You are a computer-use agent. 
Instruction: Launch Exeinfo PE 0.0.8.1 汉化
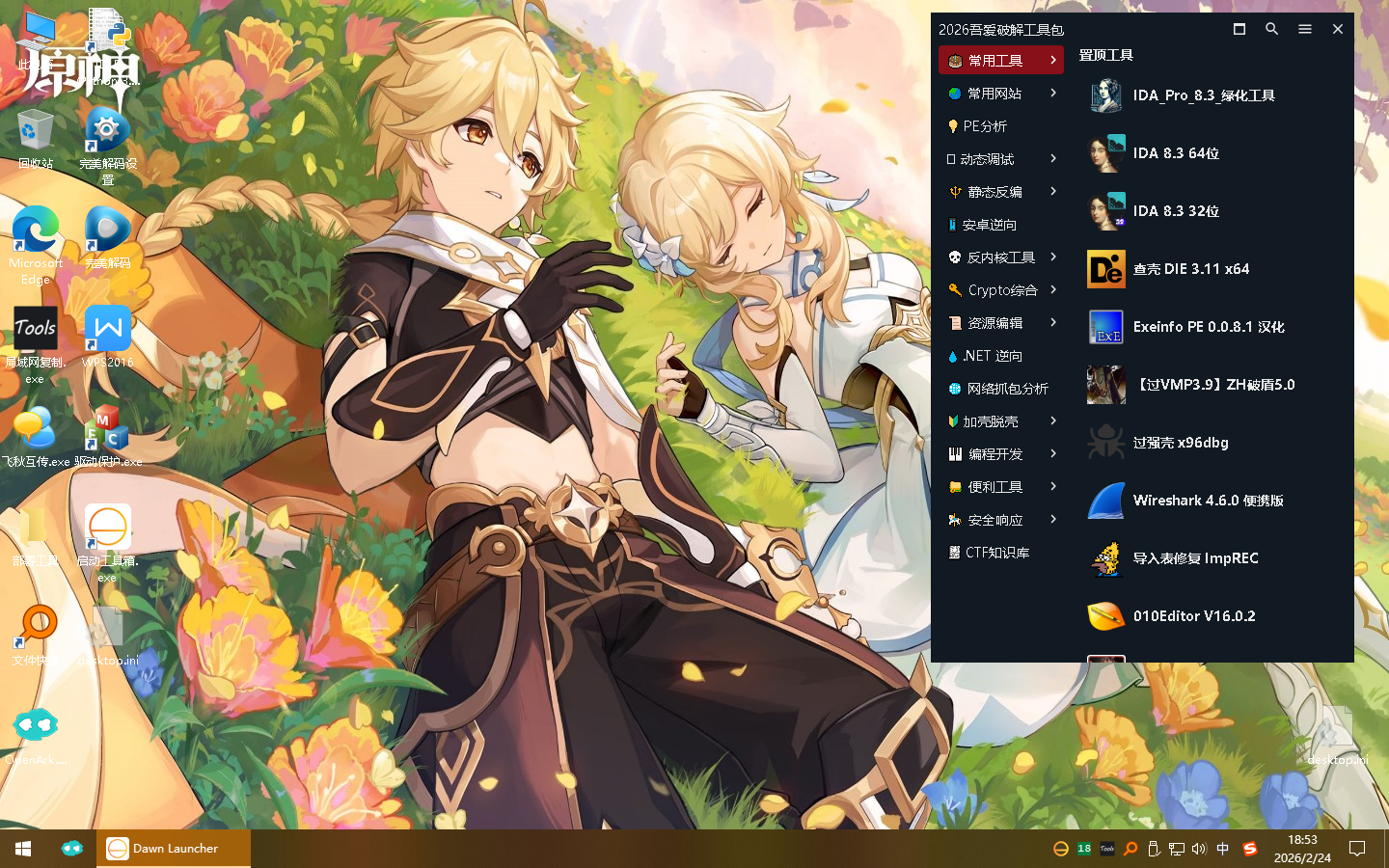click(x=1208, y=327)
